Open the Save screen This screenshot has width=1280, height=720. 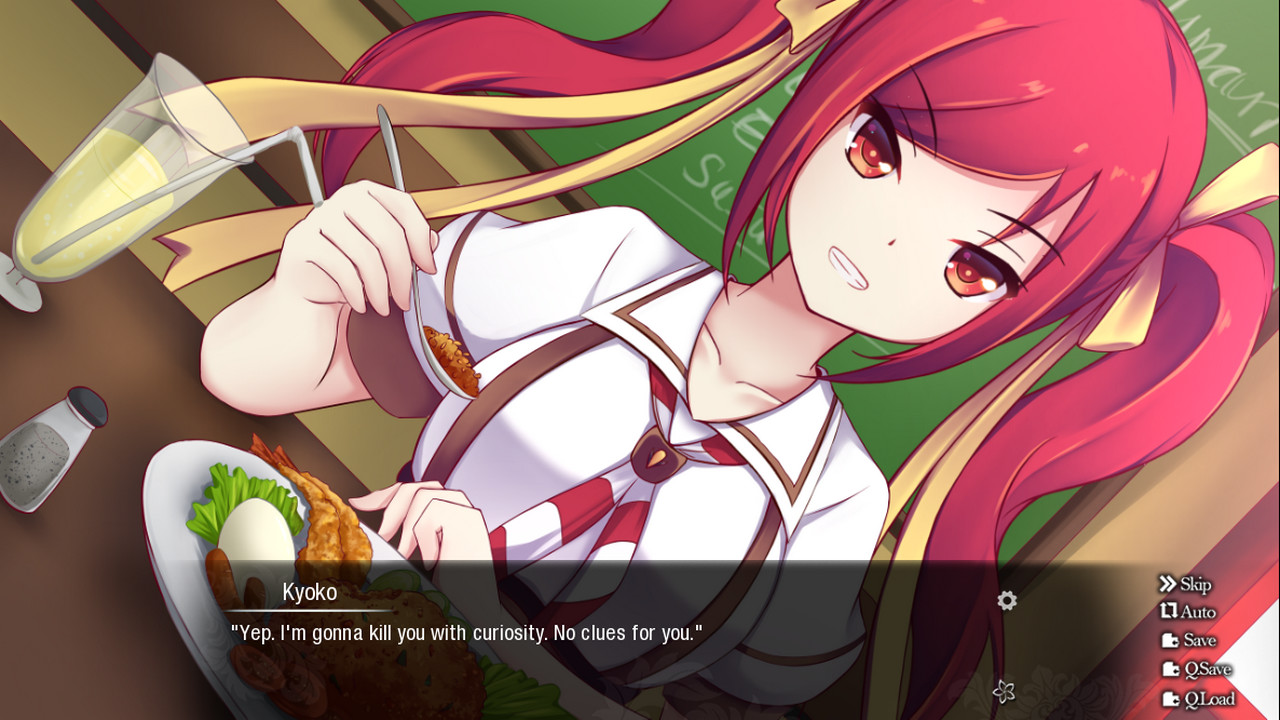click(x=1200, y=641)
